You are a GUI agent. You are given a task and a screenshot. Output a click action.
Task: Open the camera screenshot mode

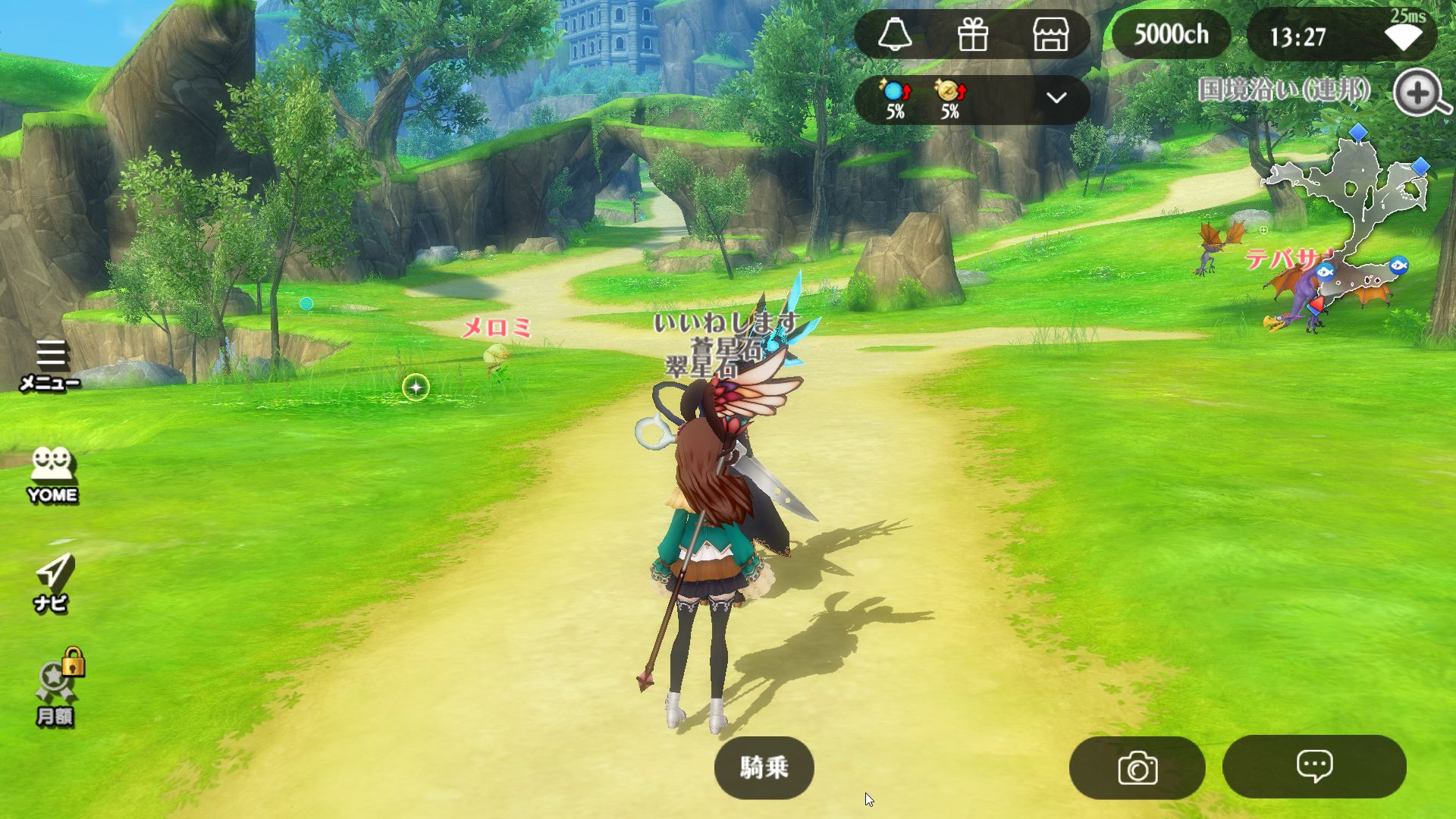point(1137,767)
